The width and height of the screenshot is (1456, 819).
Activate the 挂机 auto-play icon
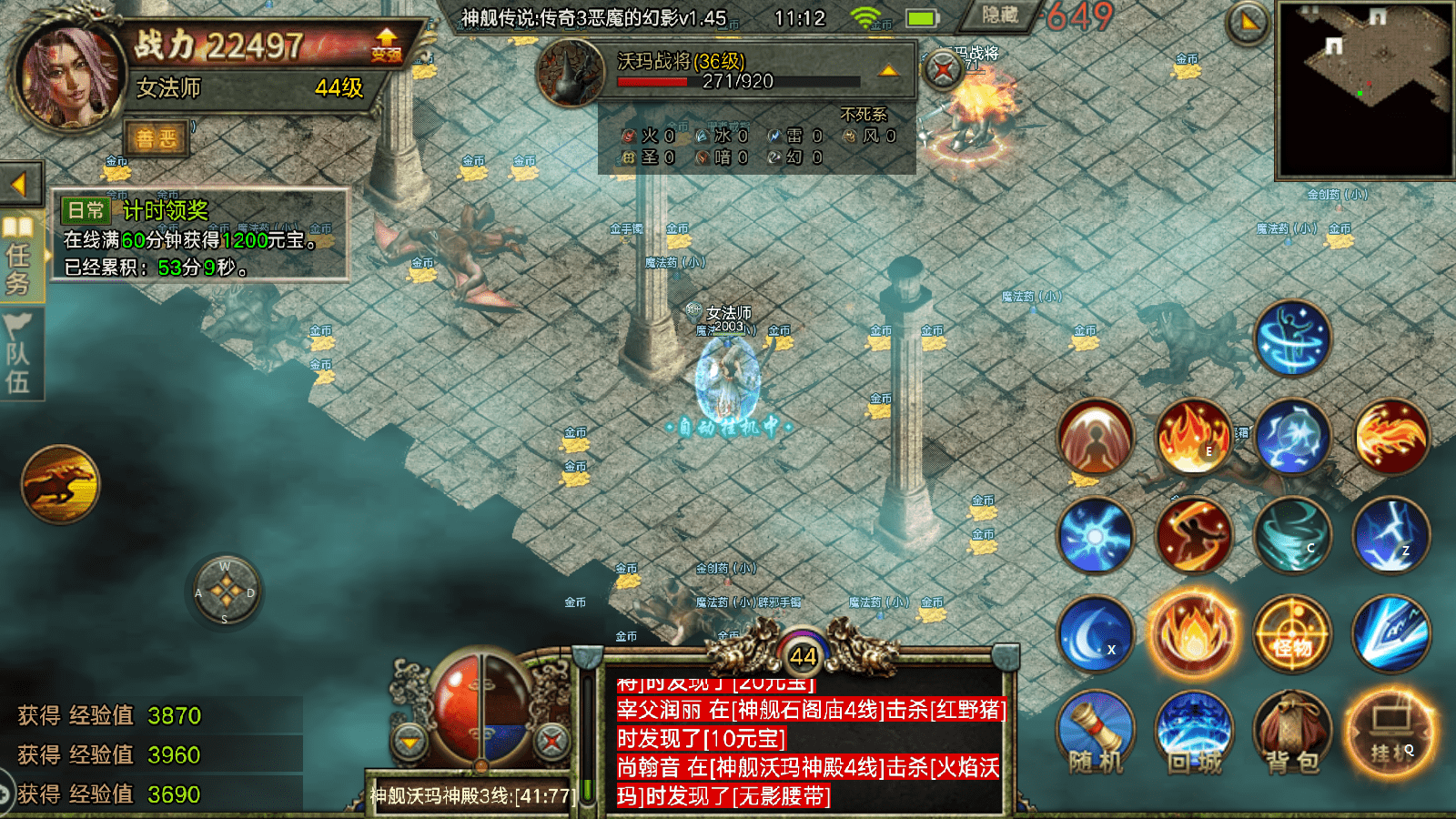(x=1392, y=733)
